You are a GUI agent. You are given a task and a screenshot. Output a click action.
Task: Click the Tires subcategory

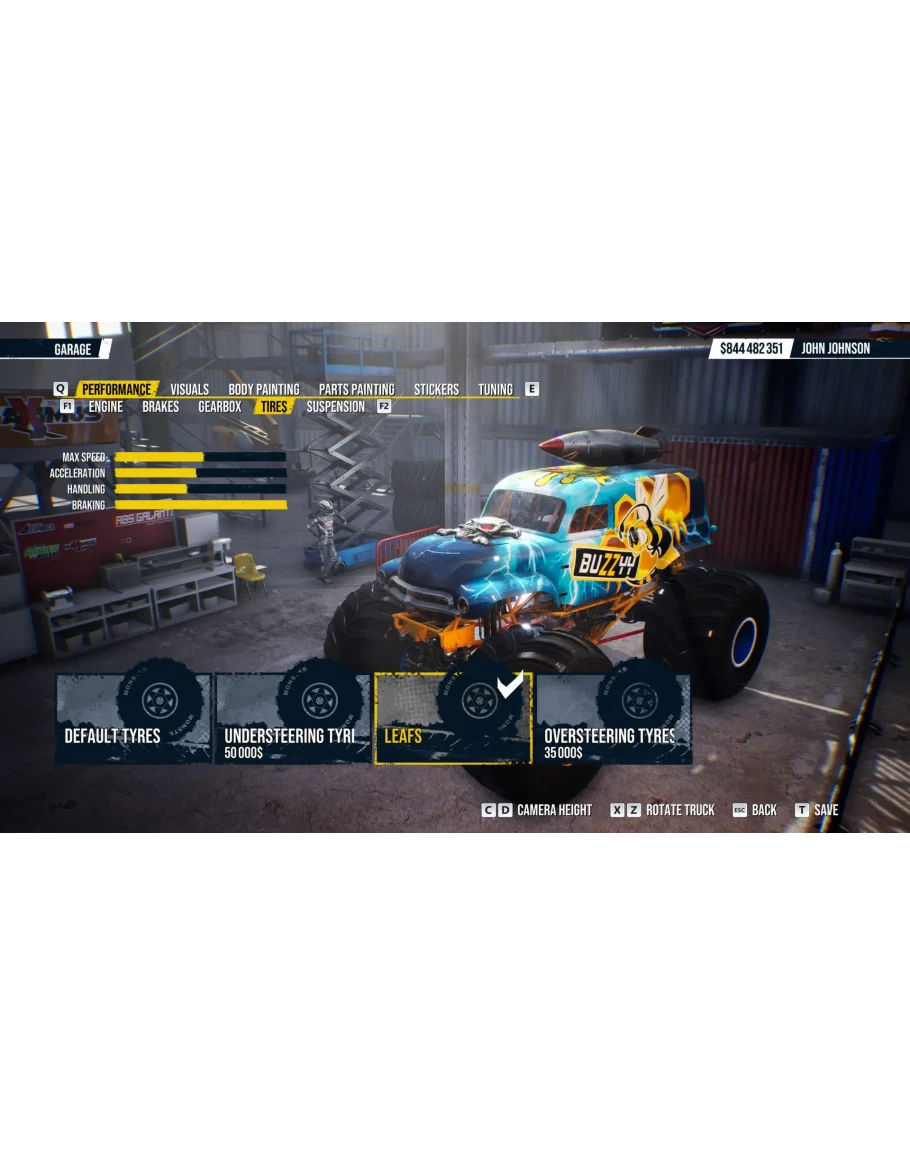(272, 407)
